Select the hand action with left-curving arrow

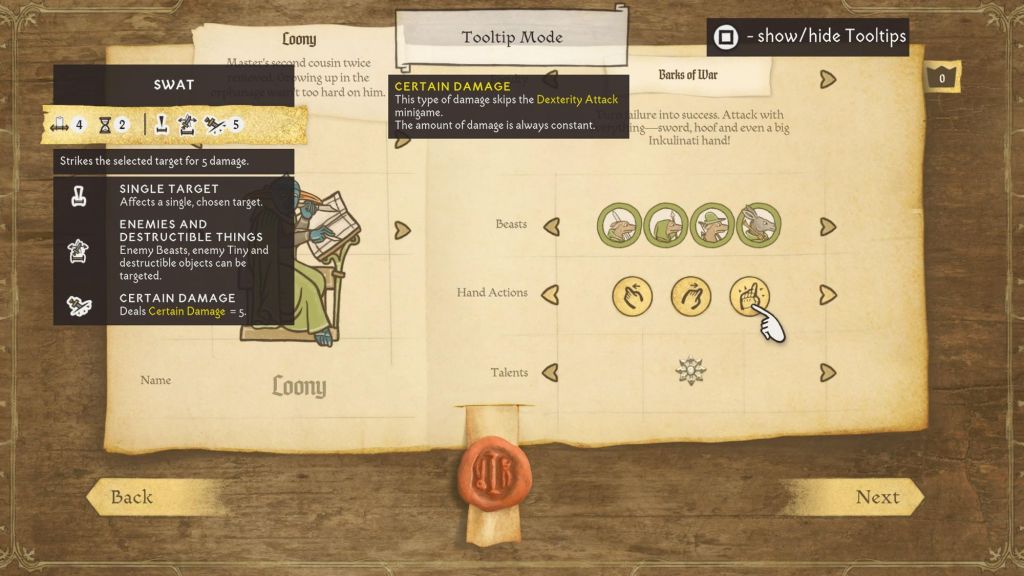coord(632,296)
